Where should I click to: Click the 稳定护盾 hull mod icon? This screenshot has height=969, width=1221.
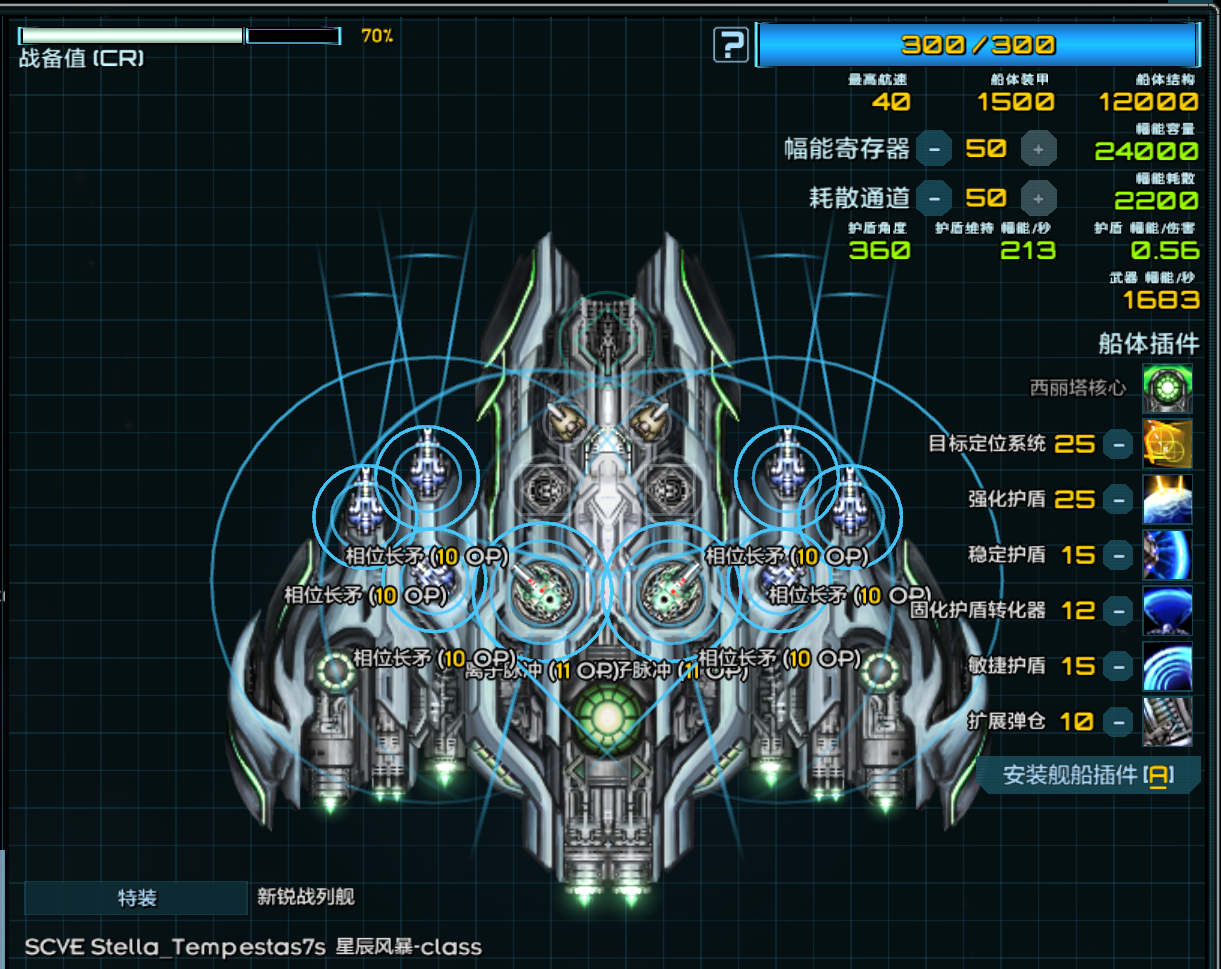[1167, 555]
